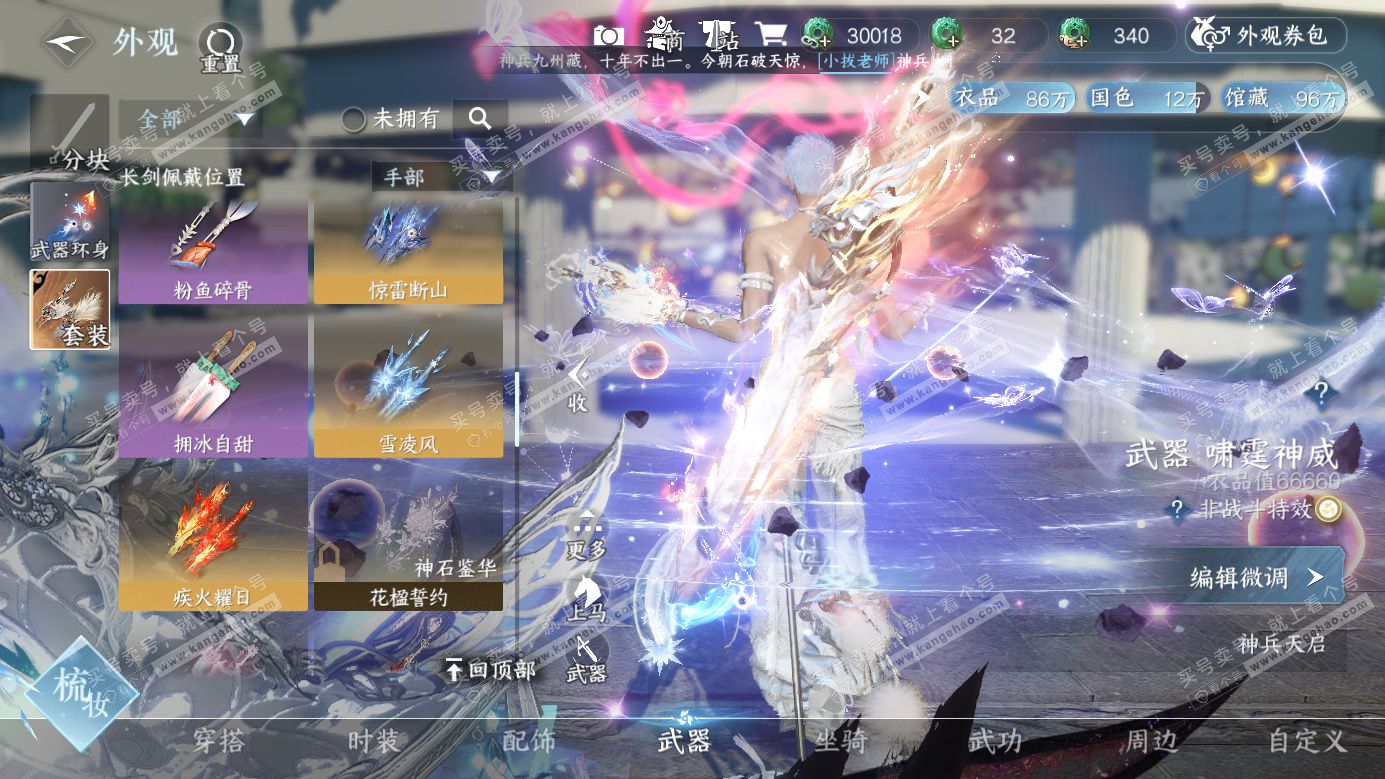Return to list top with 回顶部

point(491,670)
